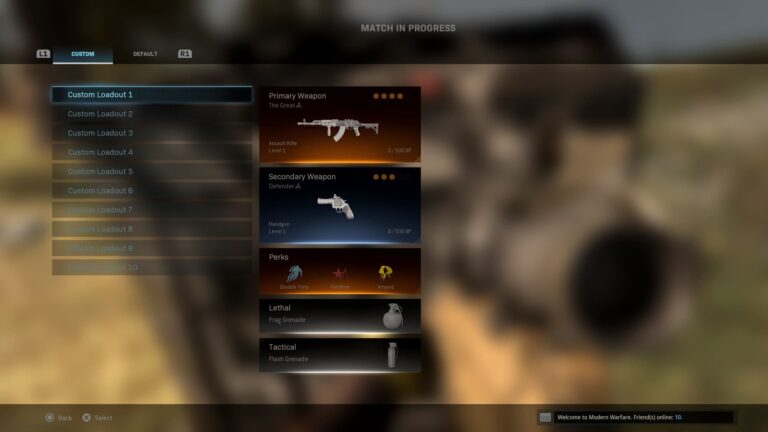Image resolution: width=768 pixels, height=432 pixels.
Task: Open the Lethal Frag Grenade slot
Action: [x=340, y=316]
